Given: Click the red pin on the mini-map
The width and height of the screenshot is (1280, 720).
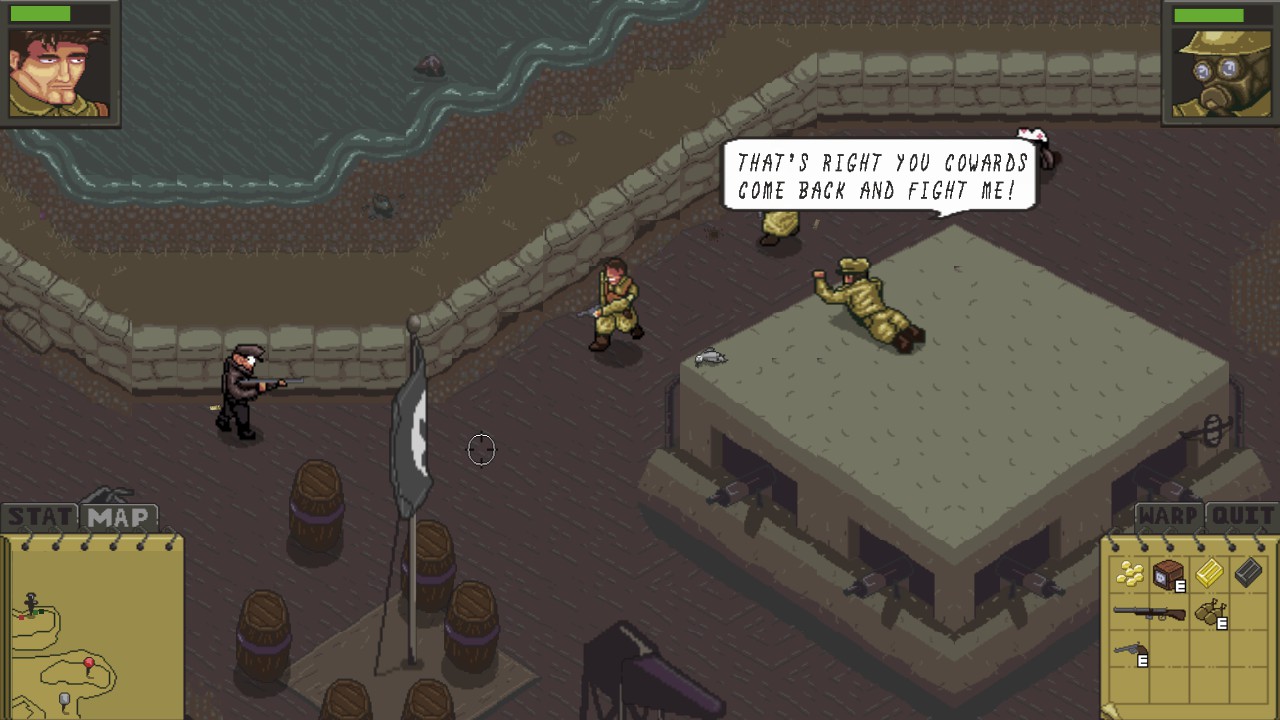Looking at the screenshot, I should 87,662.
